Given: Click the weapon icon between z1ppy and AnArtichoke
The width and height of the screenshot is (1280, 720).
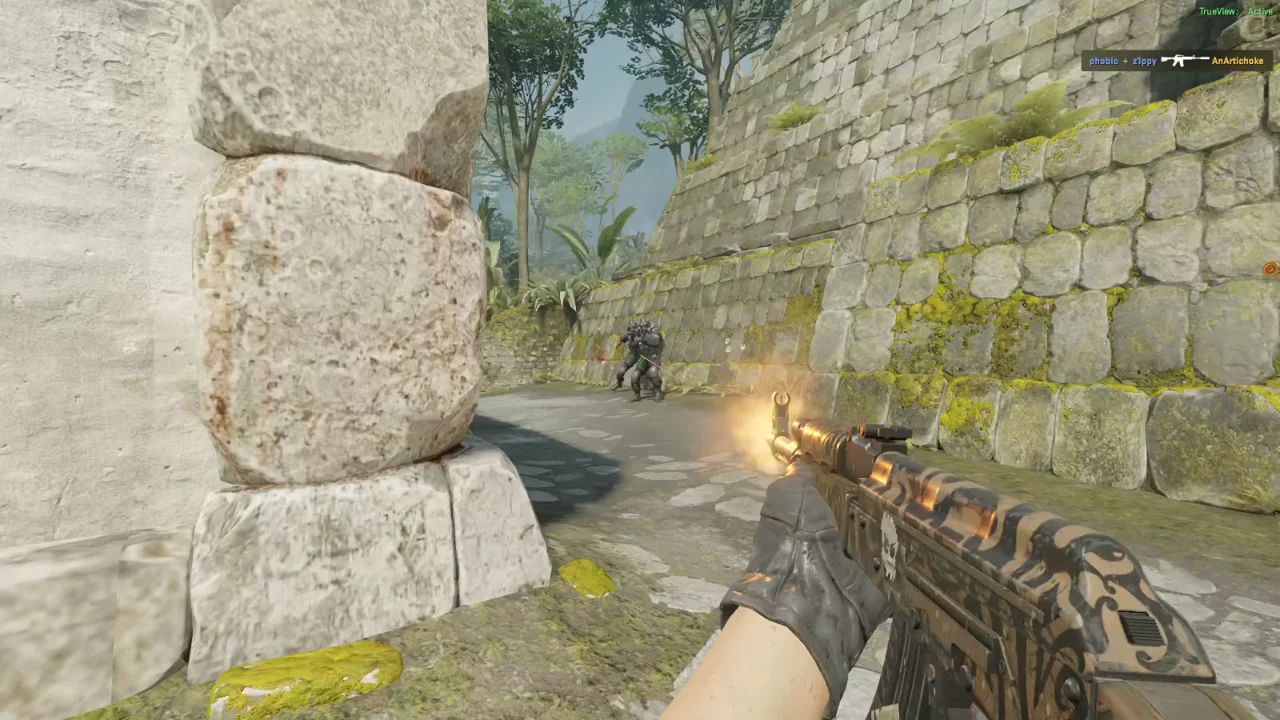Looking at the screenshot, I should [x=1184, y=60].
